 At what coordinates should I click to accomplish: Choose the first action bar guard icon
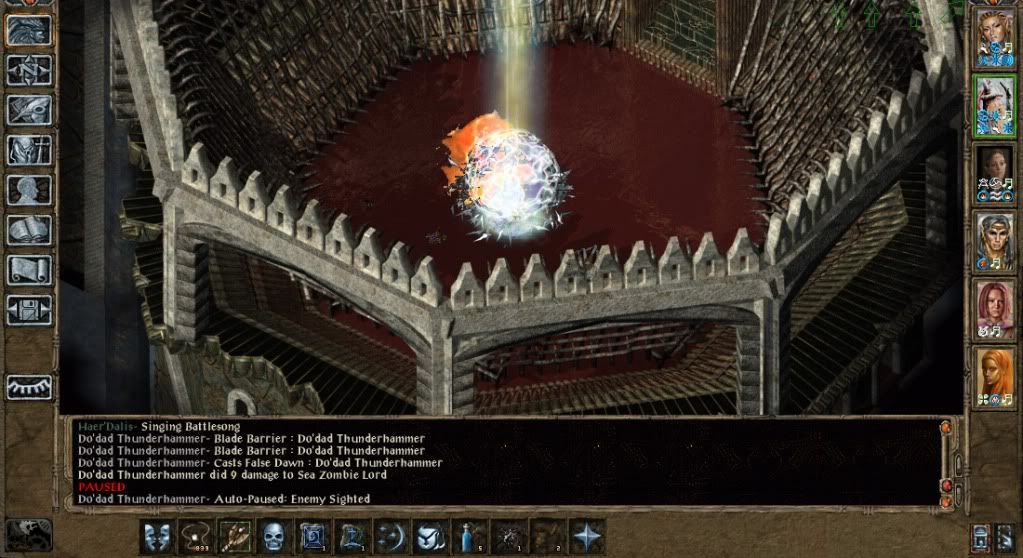coord(157,536)
